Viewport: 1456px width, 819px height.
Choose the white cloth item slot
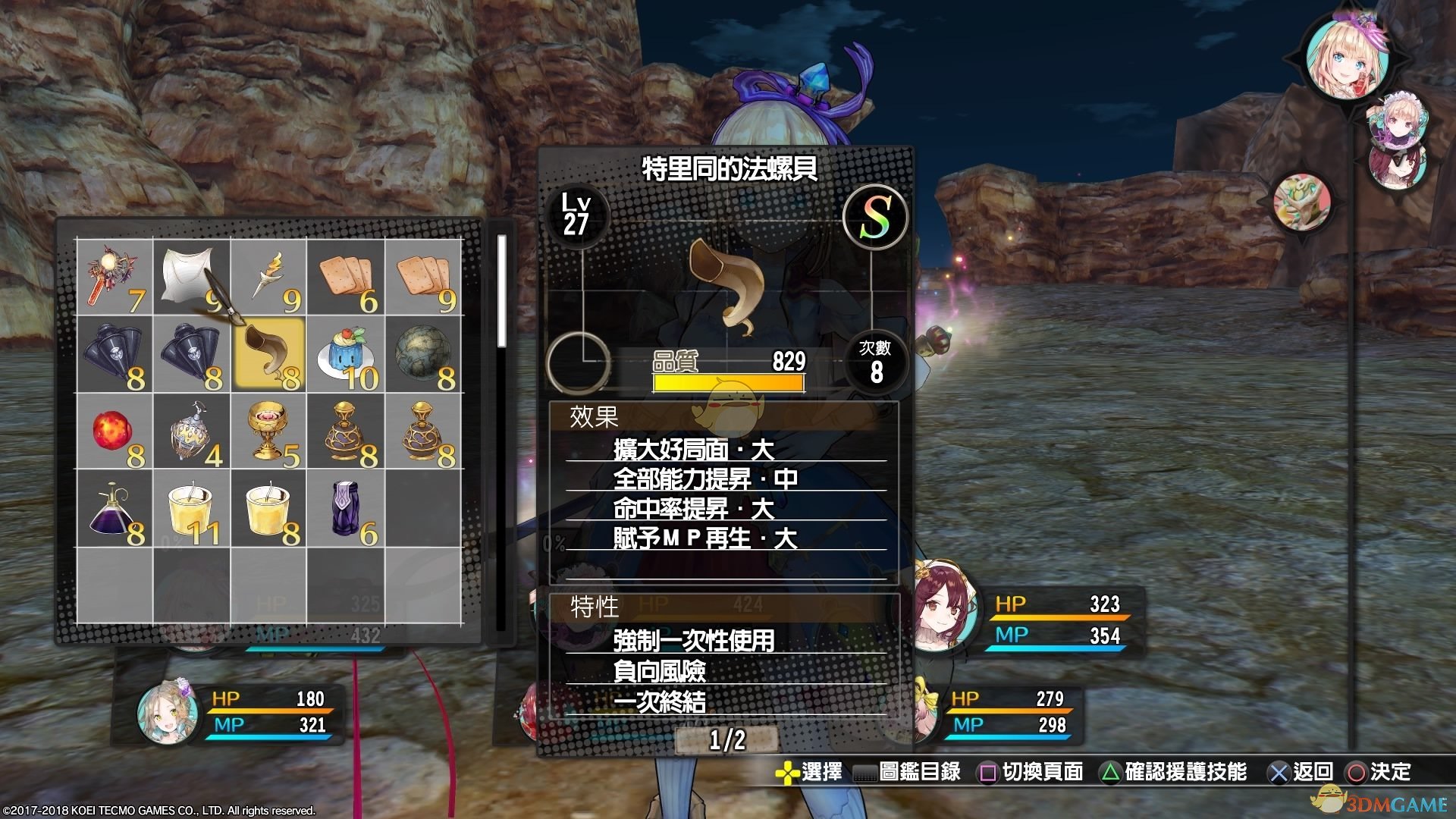[192, 278]
